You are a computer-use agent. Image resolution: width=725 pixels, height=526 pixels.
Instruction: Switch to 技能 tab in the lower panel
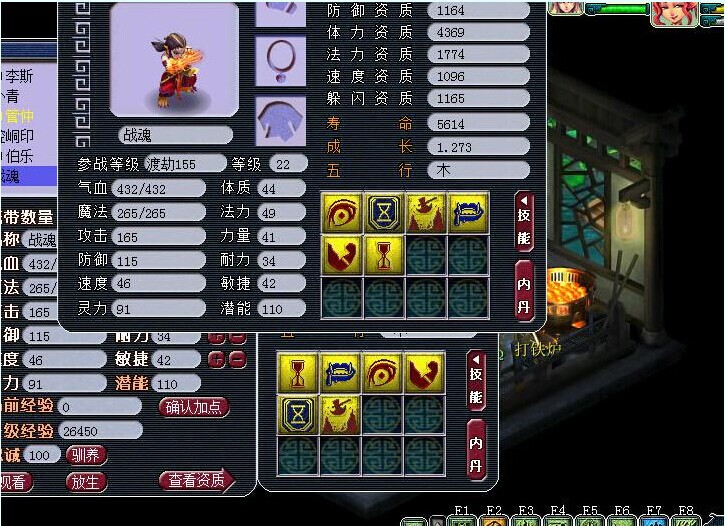click(x=477, y=381)
